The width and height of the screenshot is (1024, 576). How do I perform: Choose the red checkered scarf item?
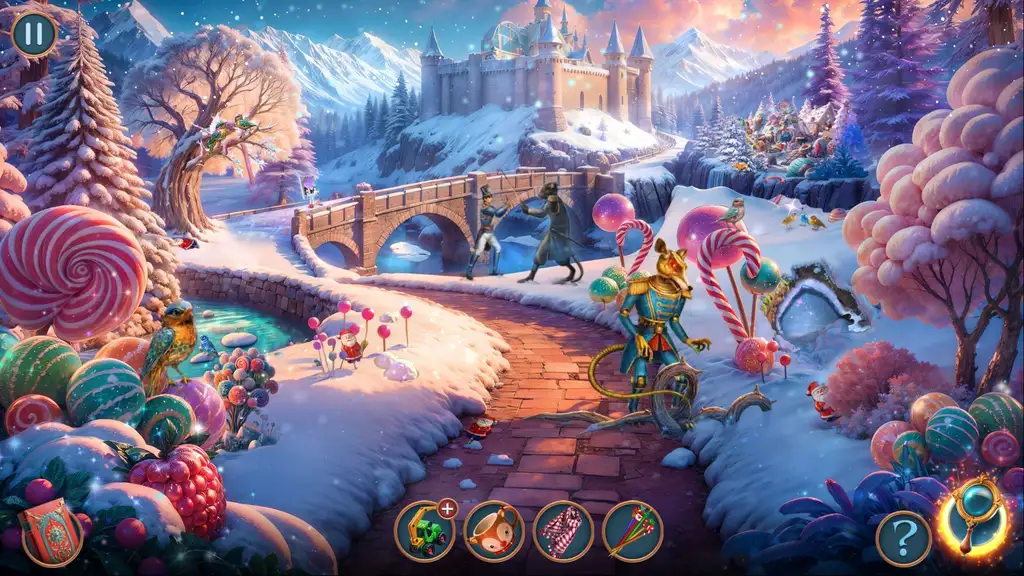[563, 530]
